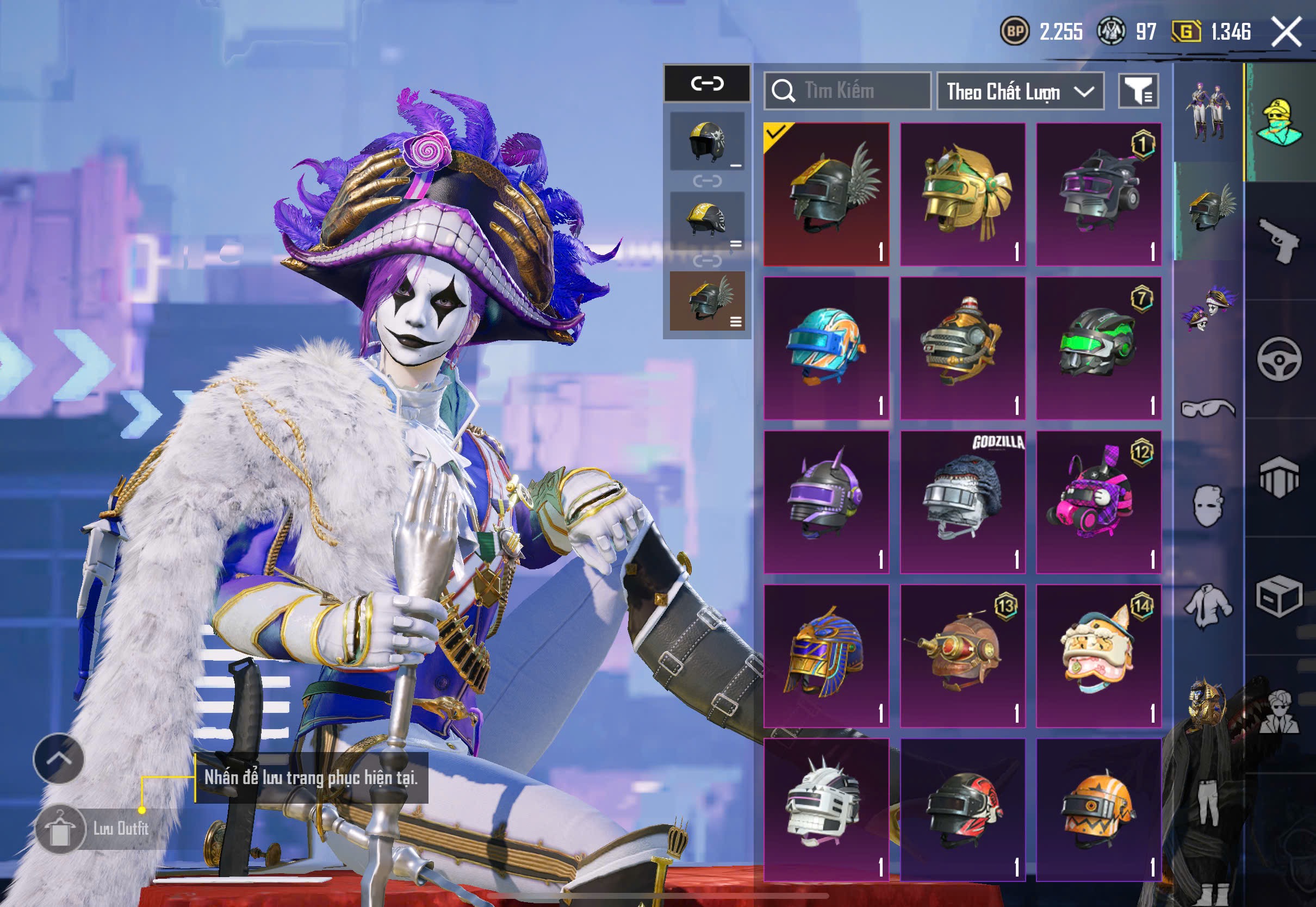Image resolution: width=1316 pixels, height=907 pixels.
Task: Switch to the steering wheel vehicle tab
Action: 1279,359
